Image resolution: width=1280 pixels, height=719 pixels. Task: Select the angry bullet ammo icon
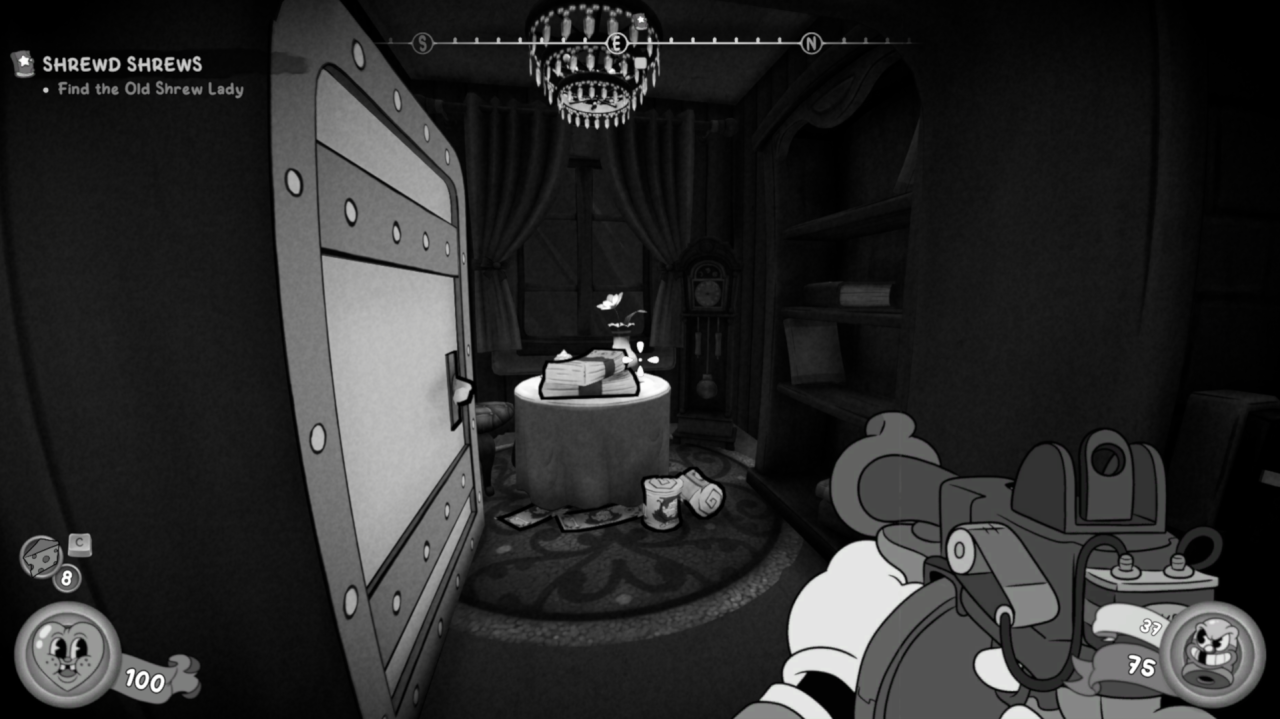pos(1212,653)
